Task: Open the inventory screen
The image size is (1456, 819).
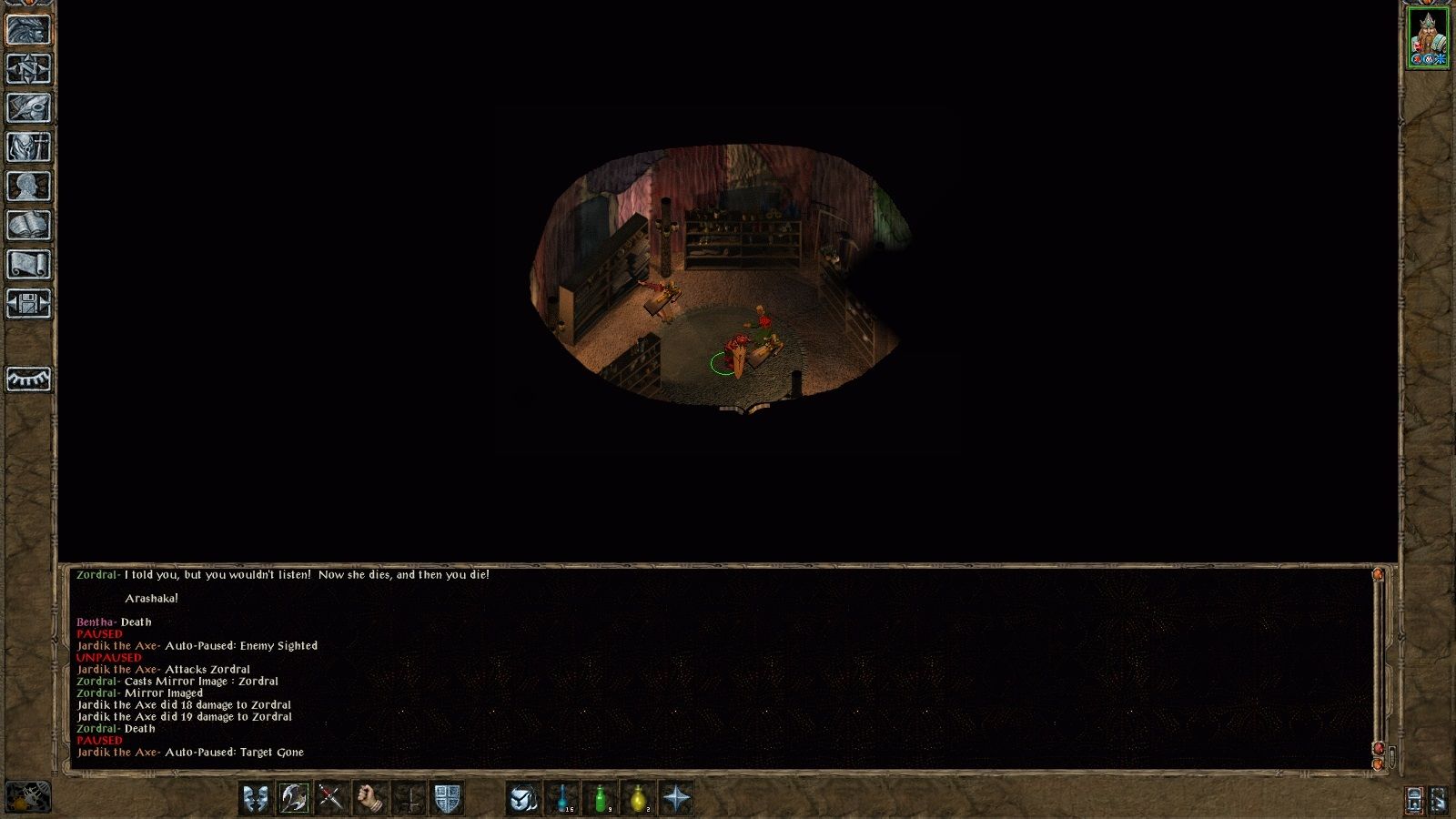Action: point(25,146)
